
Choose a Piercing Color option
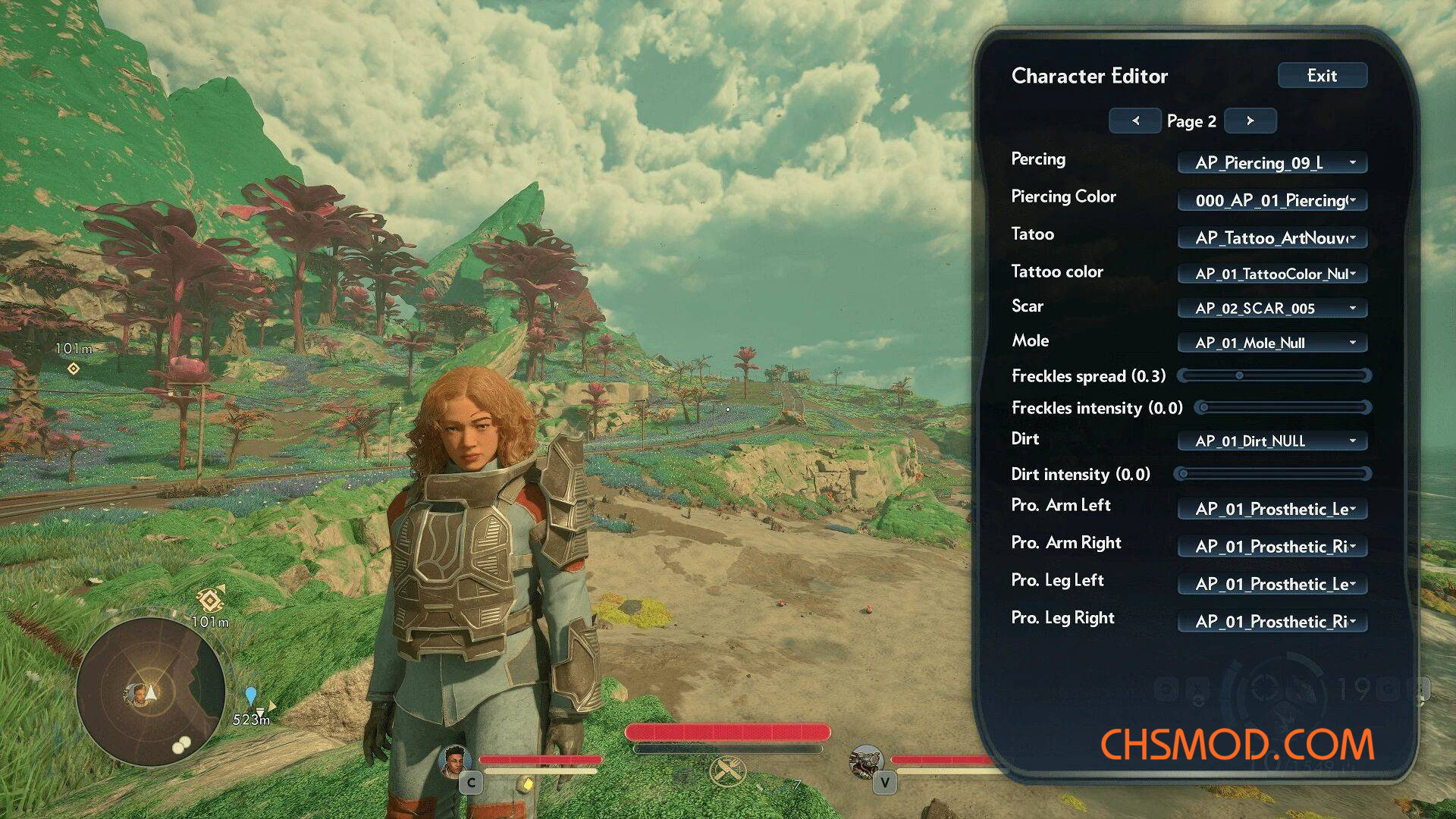pyautogui.click(x=1272, y=200)
